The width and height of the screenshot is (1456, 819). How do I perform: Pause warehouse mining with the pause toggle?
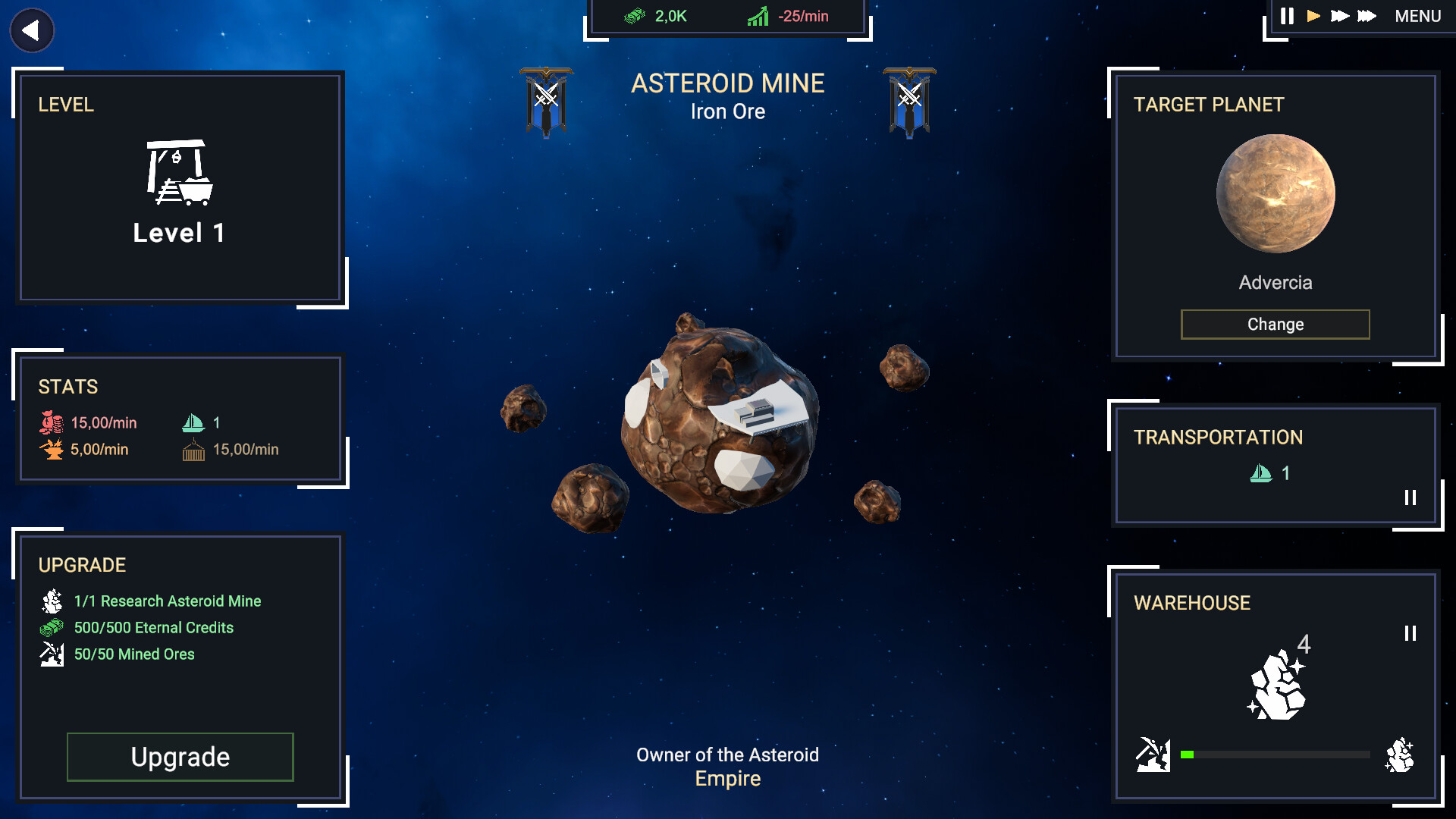1412,631
